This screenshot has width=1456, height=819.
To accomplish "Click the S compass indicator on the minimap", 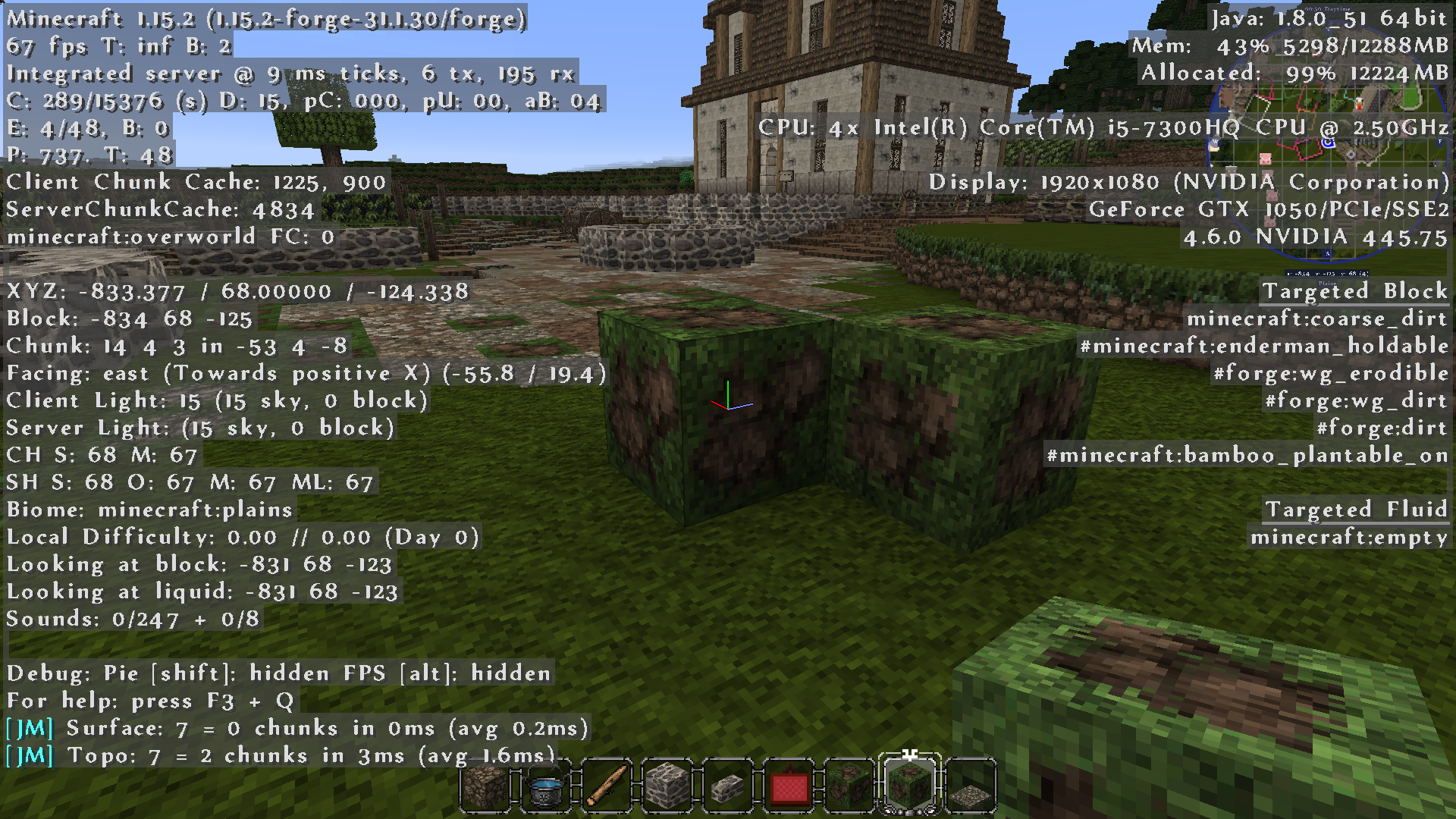I will [1328, 253].
